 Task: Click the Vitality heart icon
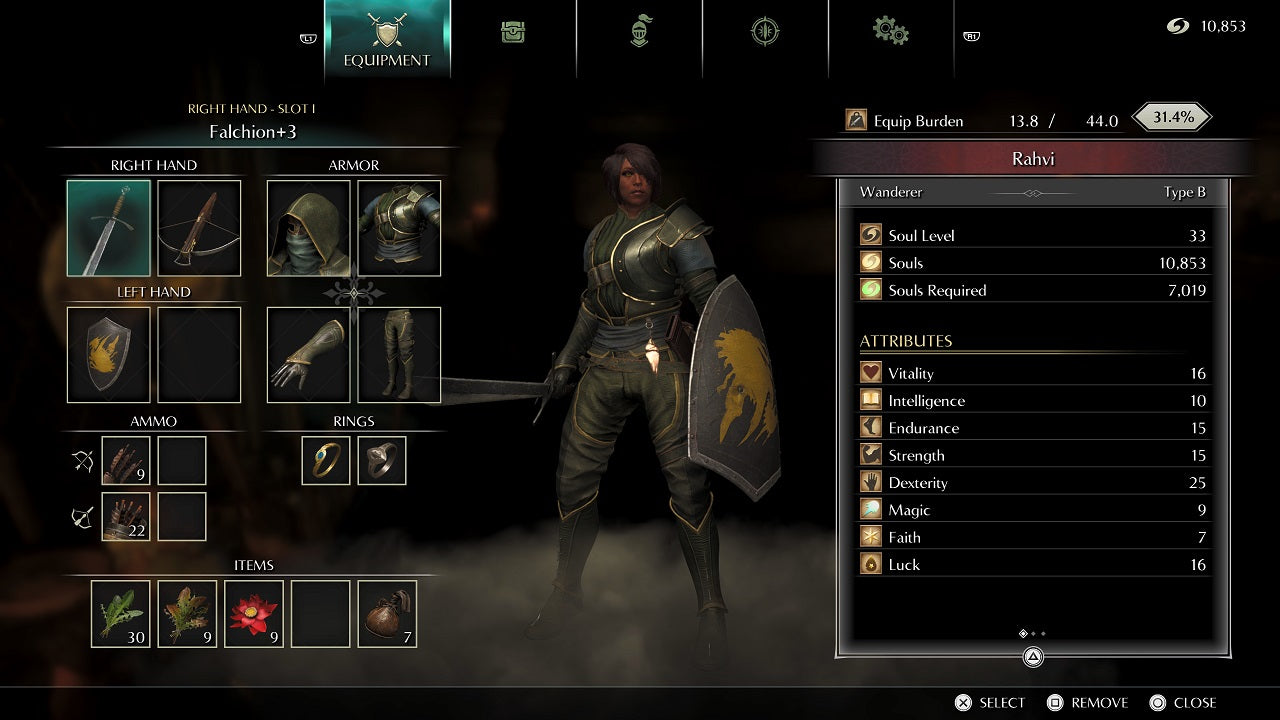point(870,372)
